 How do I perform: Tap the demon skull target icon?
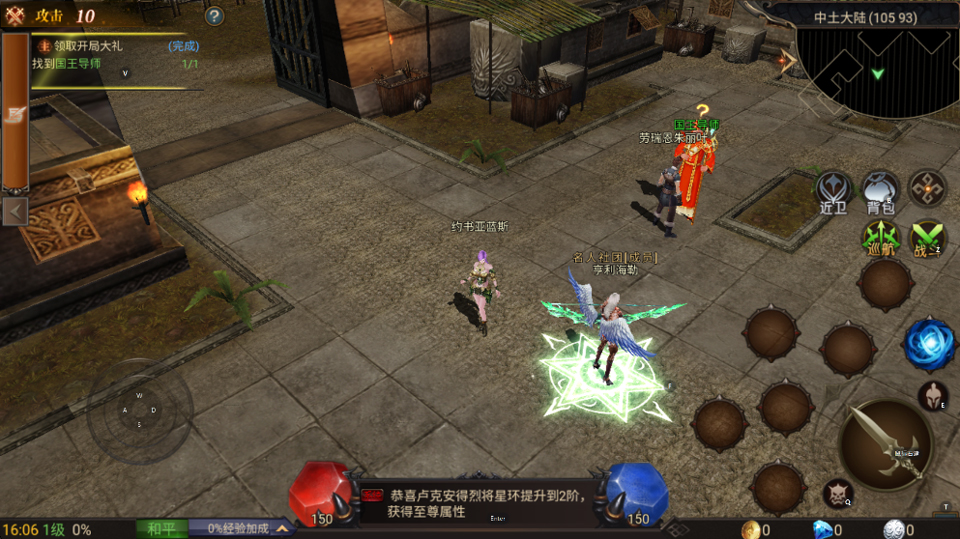[836, 492]
